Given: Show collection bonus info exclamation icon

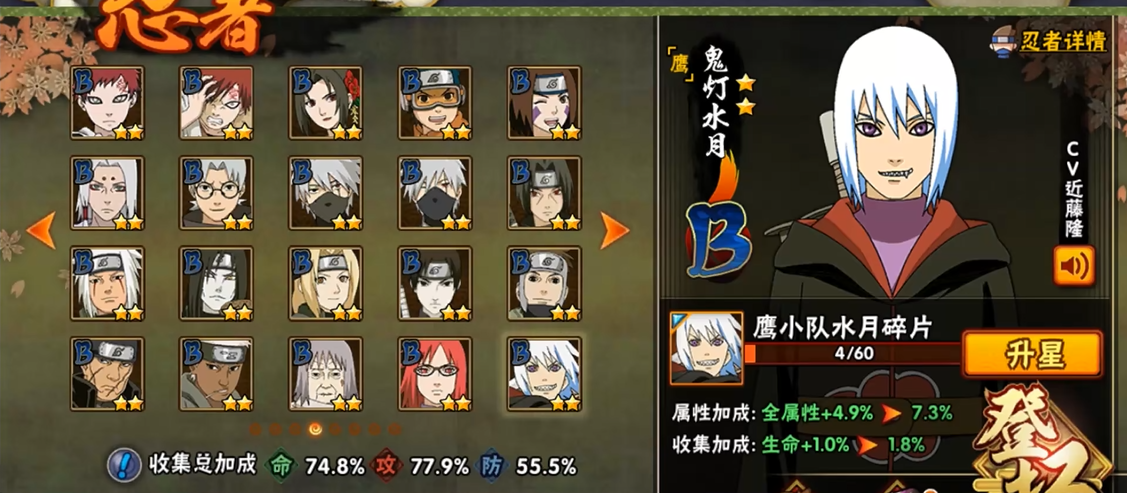Looking at the screenshot, I should pos(123,464).
